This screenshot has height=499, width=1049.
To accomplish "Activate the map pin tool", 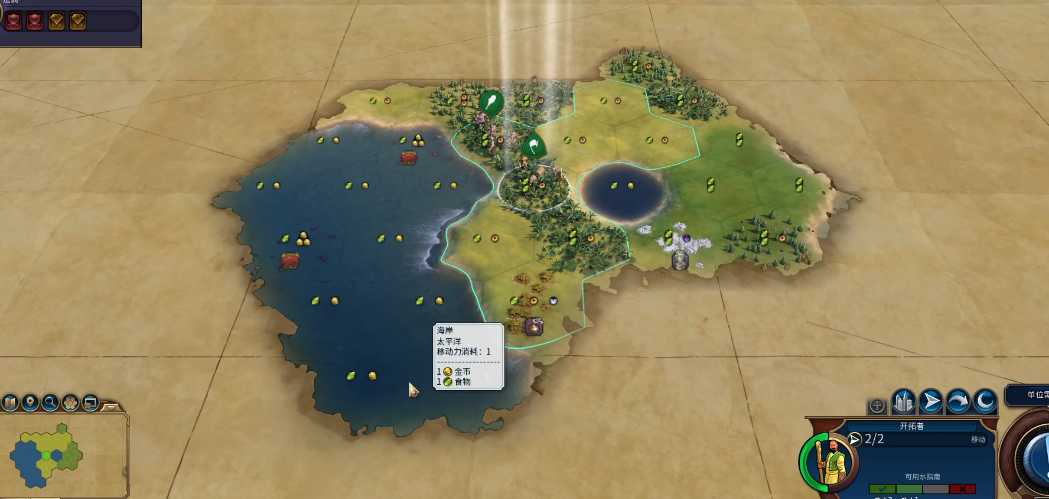I will [31, 403].
